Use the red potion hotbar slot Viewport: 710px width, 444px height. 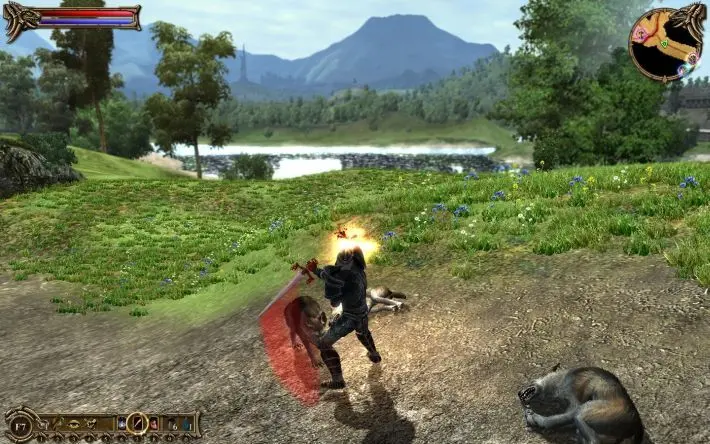click(153, 424)
